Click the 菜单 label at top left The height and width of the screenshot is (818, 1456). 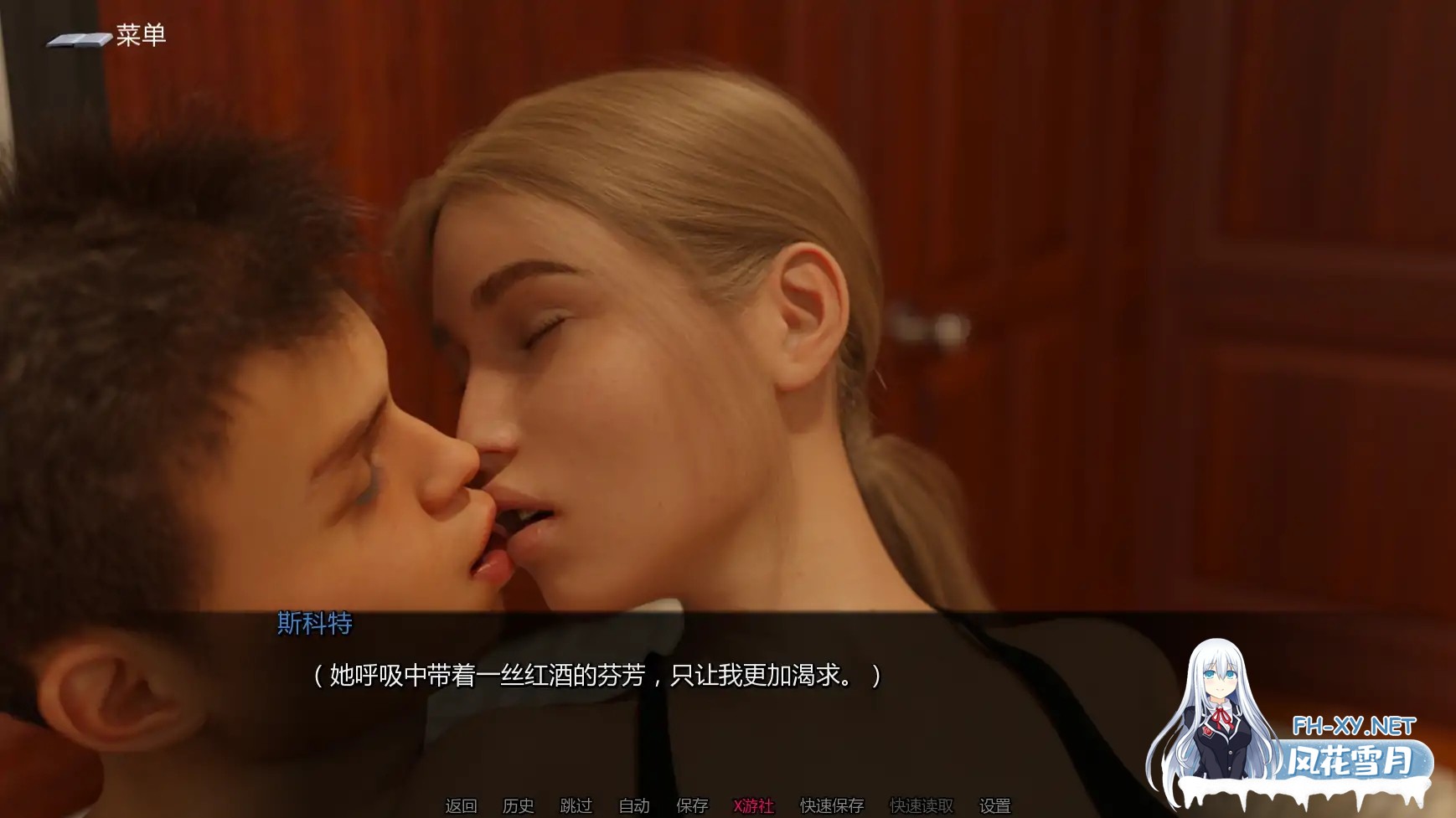[x=141, y=35]
